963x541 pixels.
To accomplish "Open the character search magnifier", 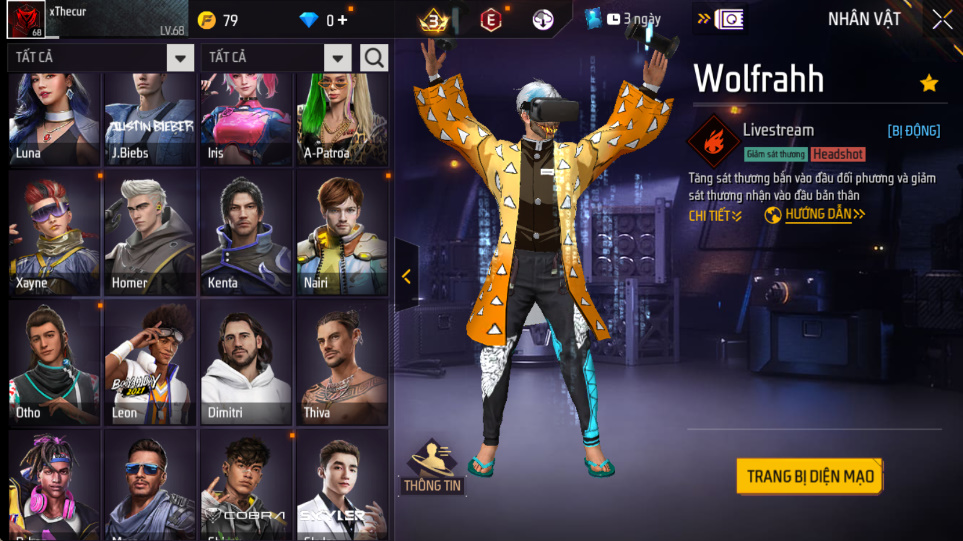I will point(375,58).
